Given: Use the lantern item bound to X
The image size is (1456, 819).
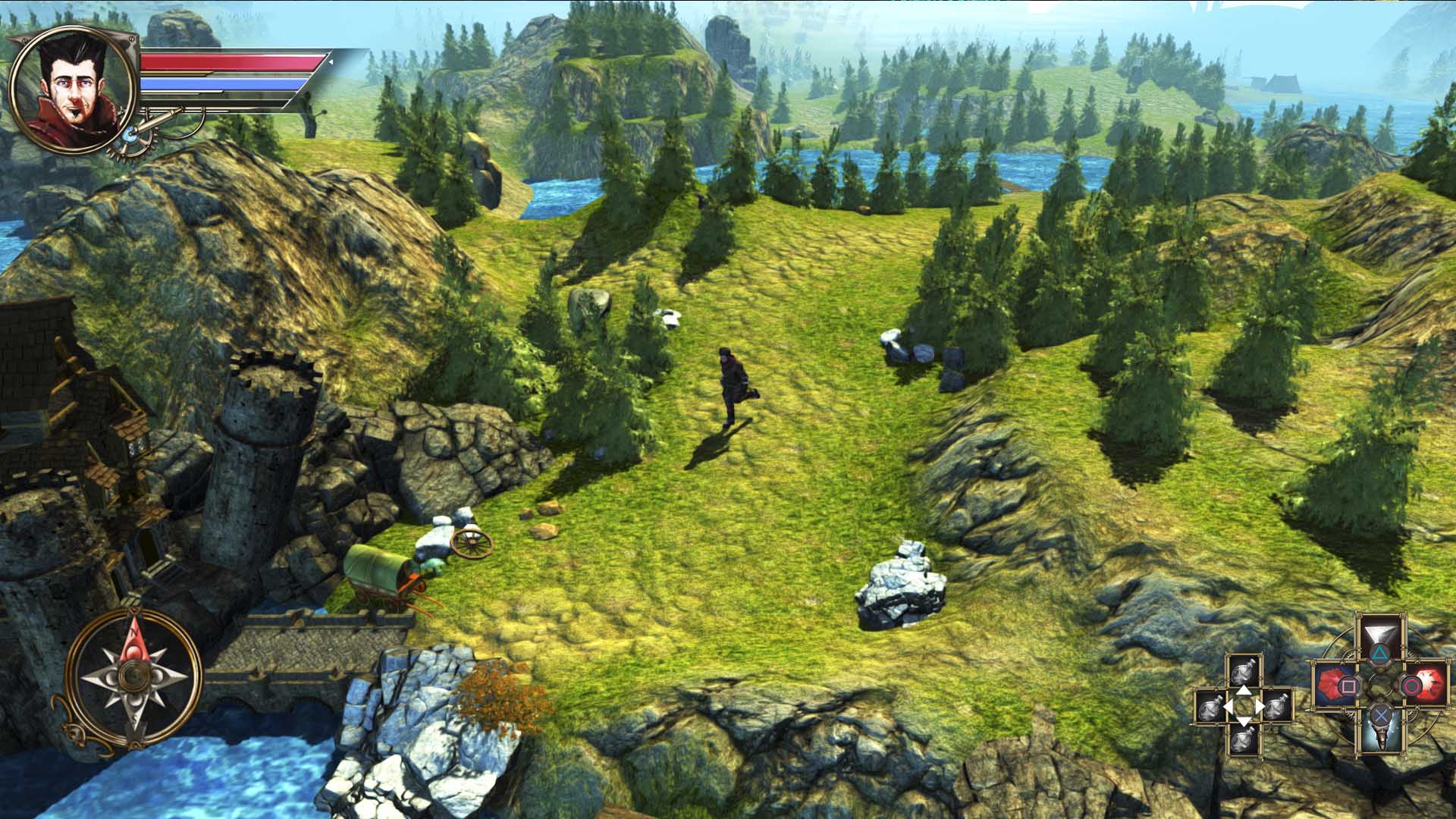Looking at the screenshot, I should click(1382, 737).
